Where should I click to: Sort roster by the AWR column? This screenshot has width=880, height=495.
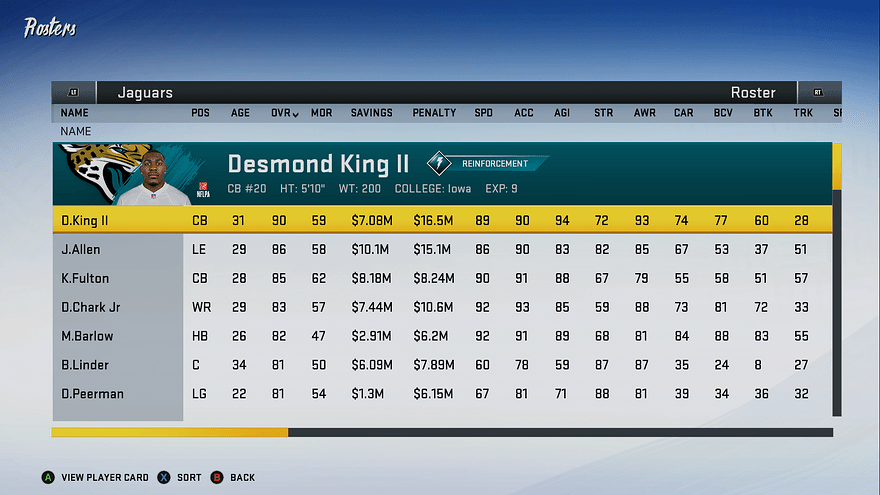644,113
